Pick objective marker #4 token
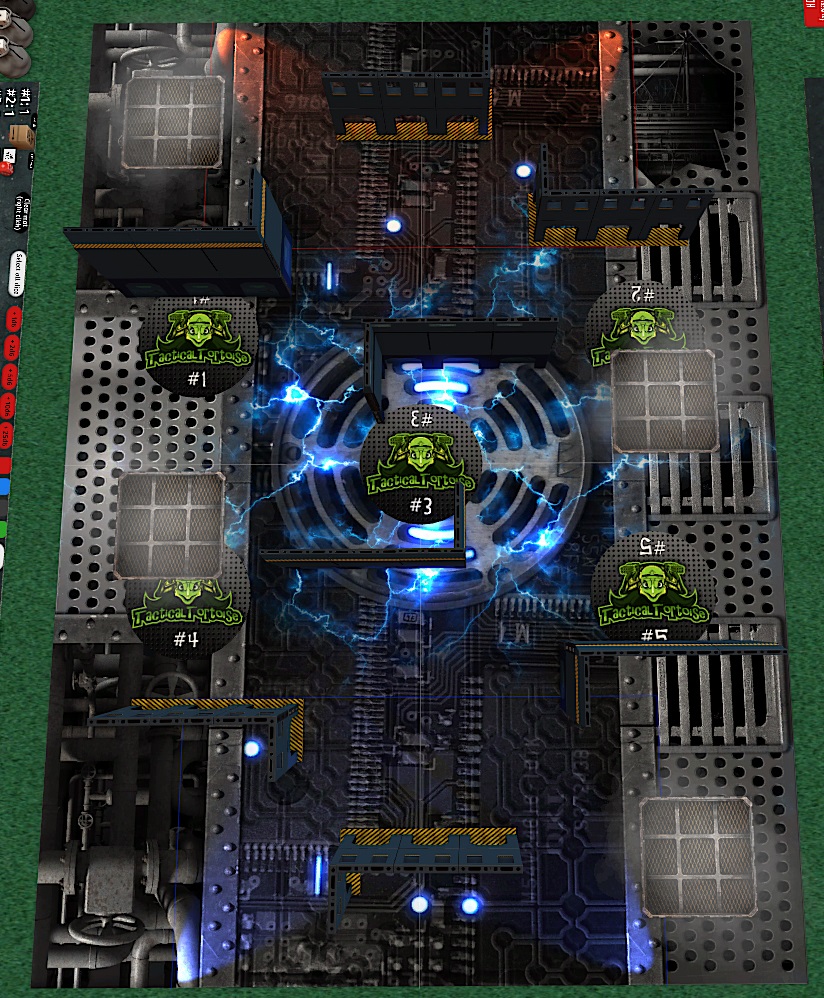The image size is (824, 998). pos(190,617)
